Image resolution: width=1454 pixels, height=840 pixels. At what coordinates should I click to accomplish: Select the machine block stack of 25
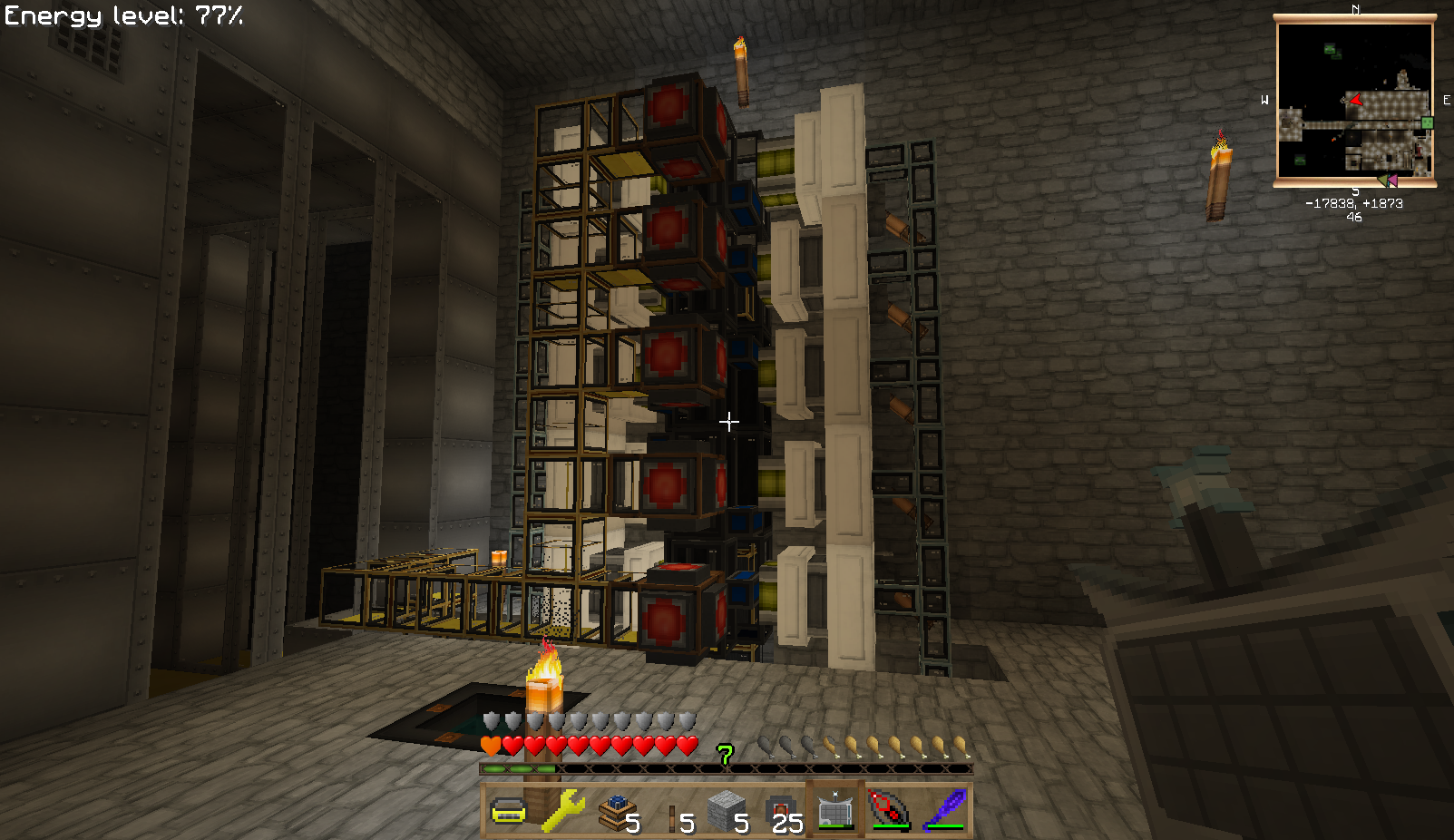tap(780, 810)
